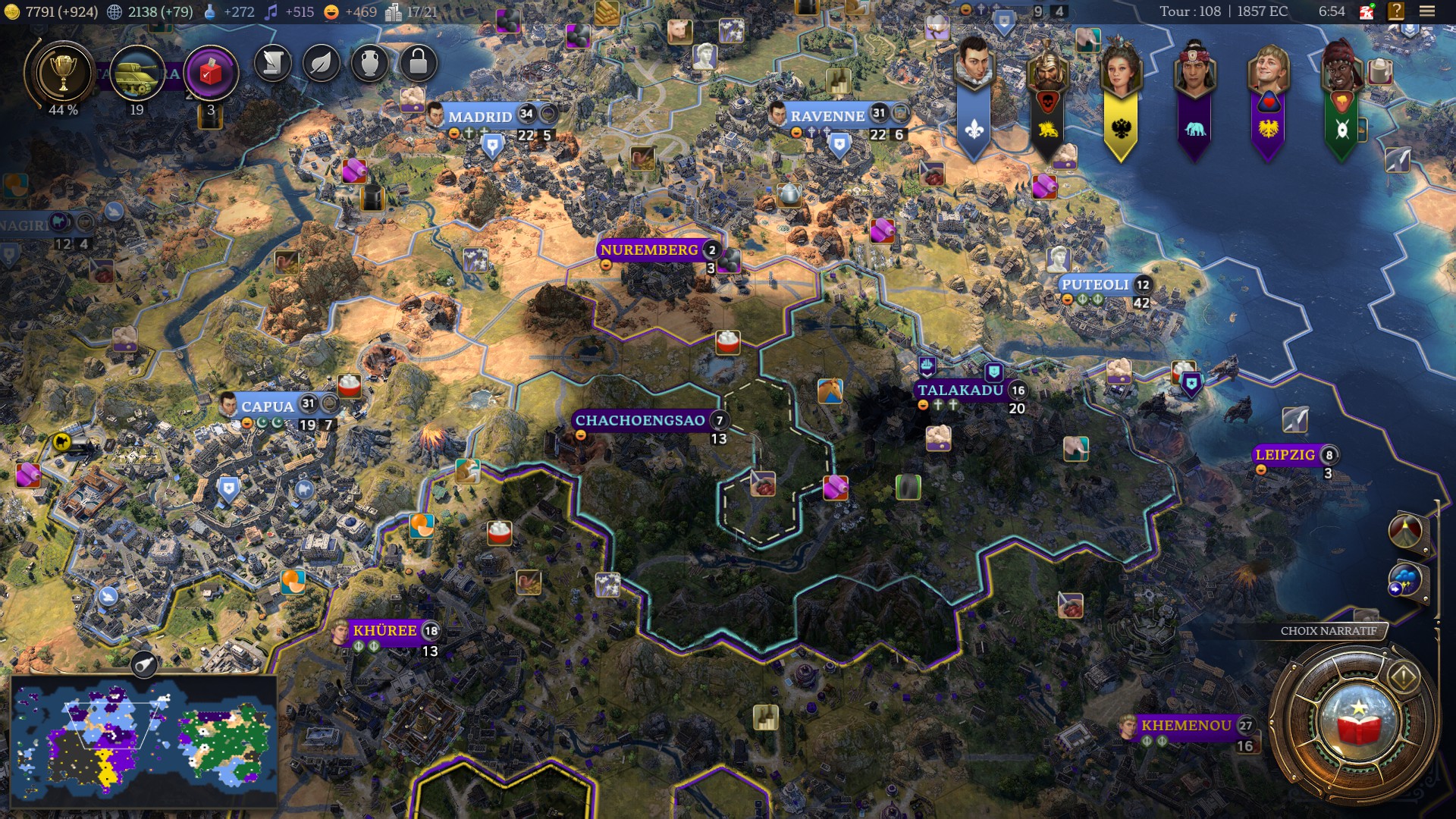This screenshot has width=1456, height=819.
Task: Open the thunderstorm notification
Action: pyautogui.click(x=1405, y=581)
